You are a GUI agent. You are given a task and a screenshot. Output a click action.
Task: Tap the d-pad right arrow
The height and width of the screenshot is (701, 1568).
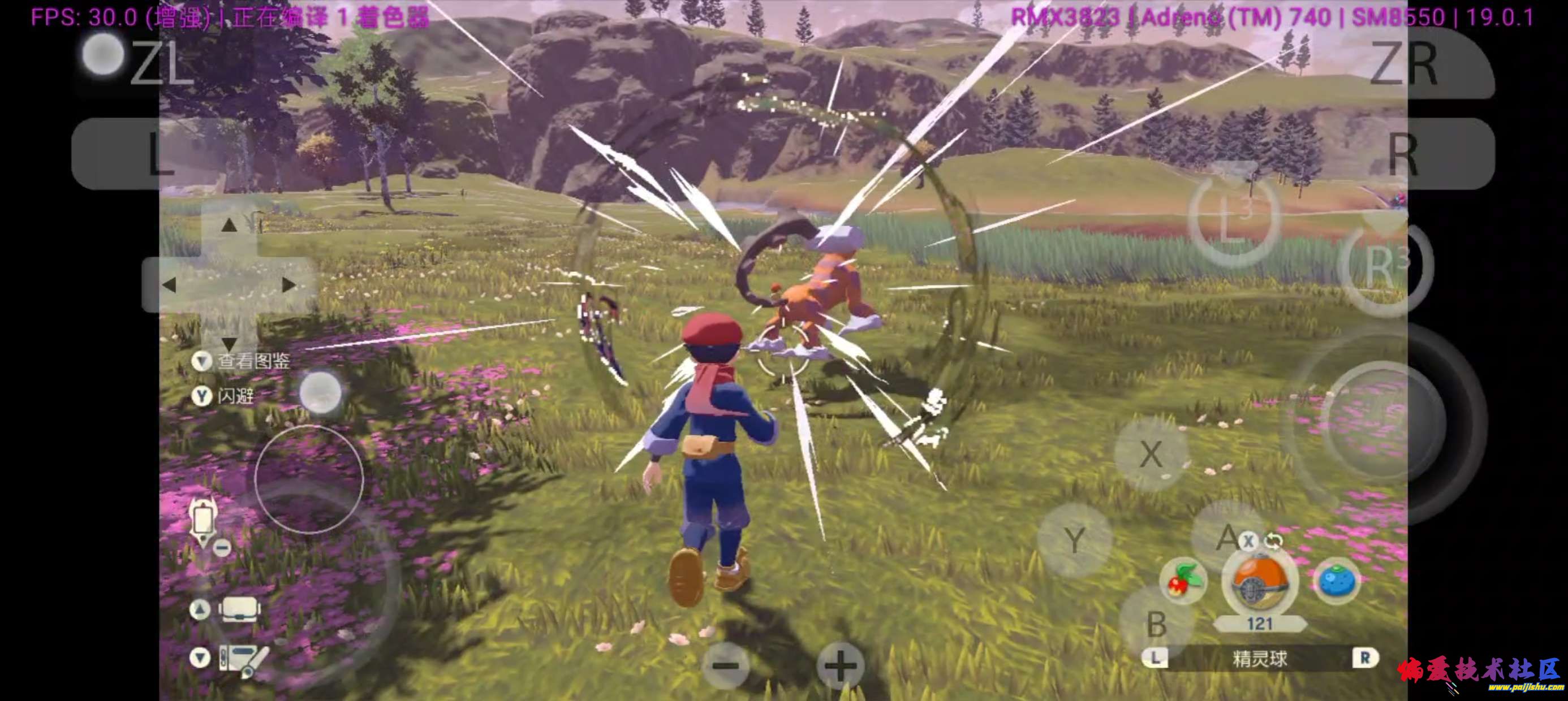288,285
